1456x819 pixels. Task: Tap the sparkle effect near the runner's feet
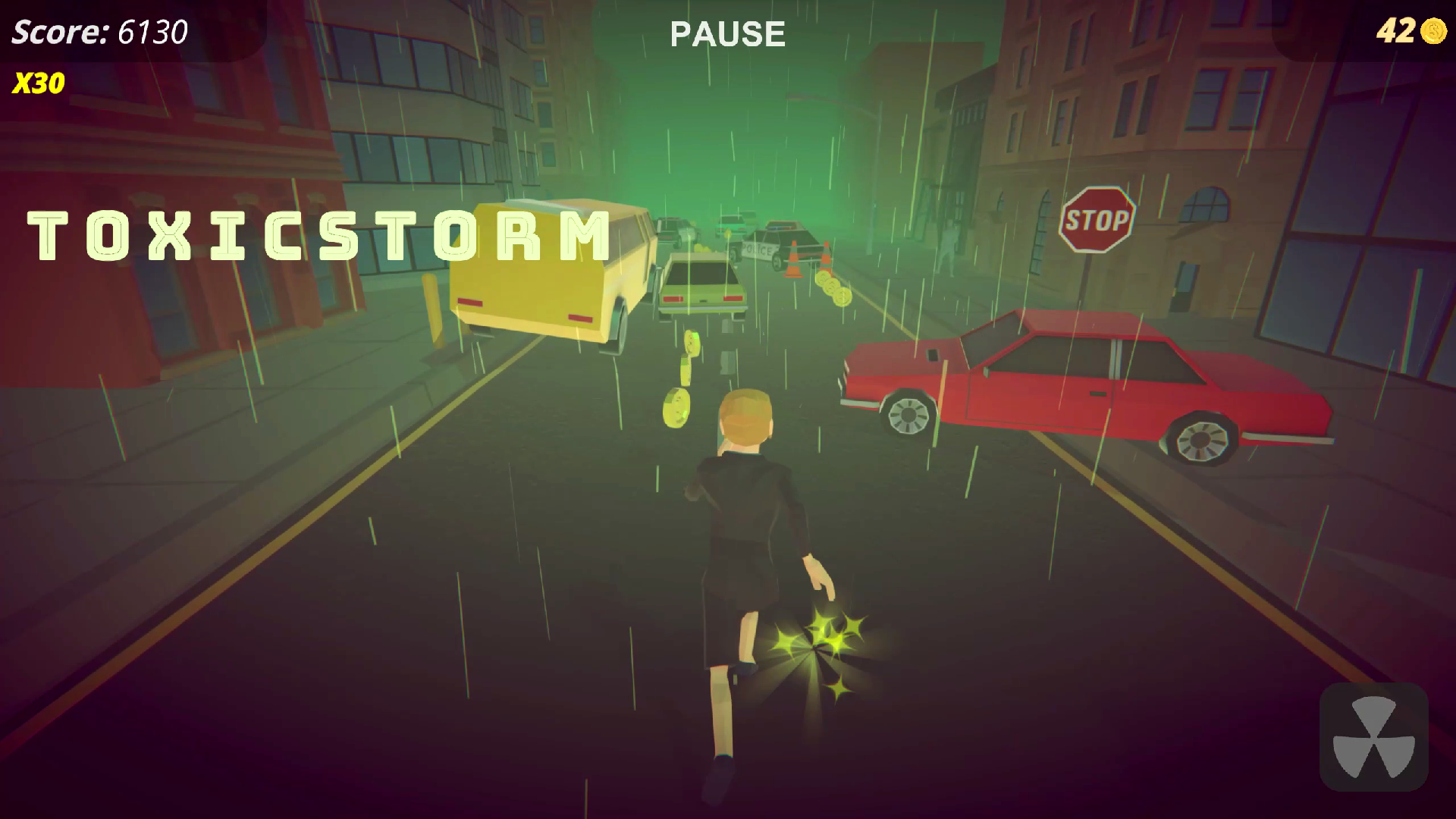pyautogui.click(x=819, y=645)
